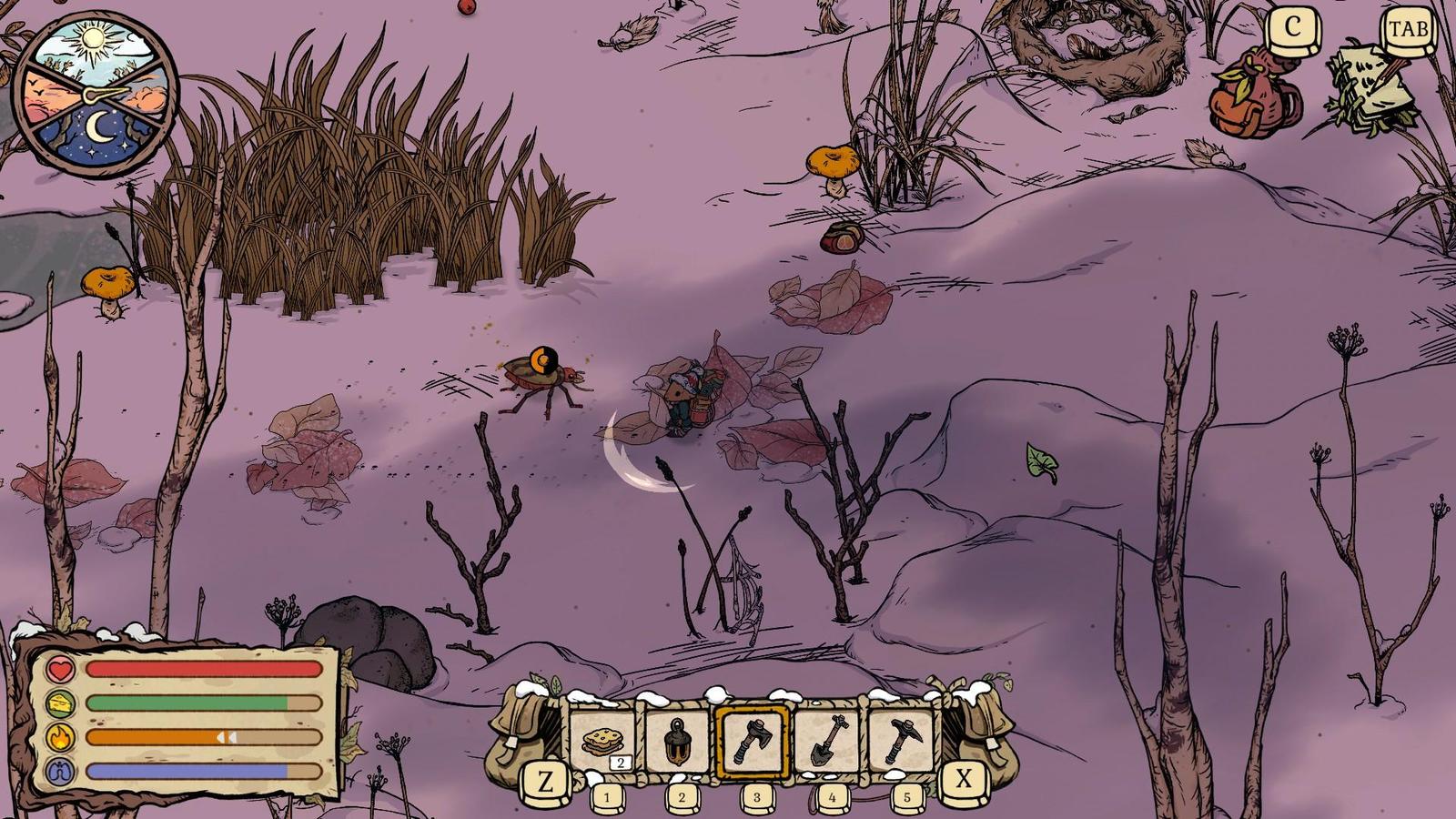Click the mouse character in the snow
This screenshot has height=819, width=1456.
tap(690, 396)
